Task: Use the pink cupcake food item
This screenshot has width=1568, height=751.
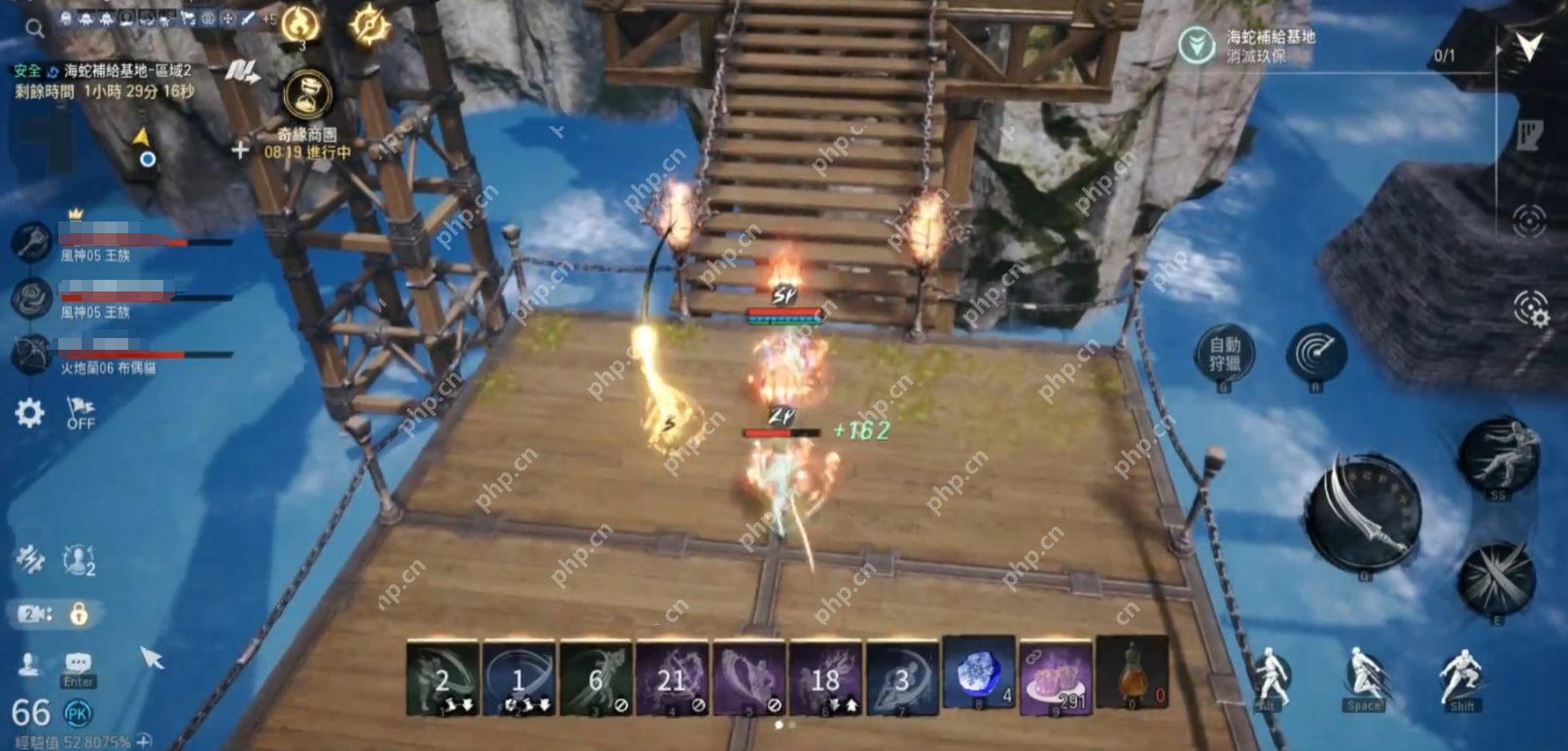Action: point(1055,676)
